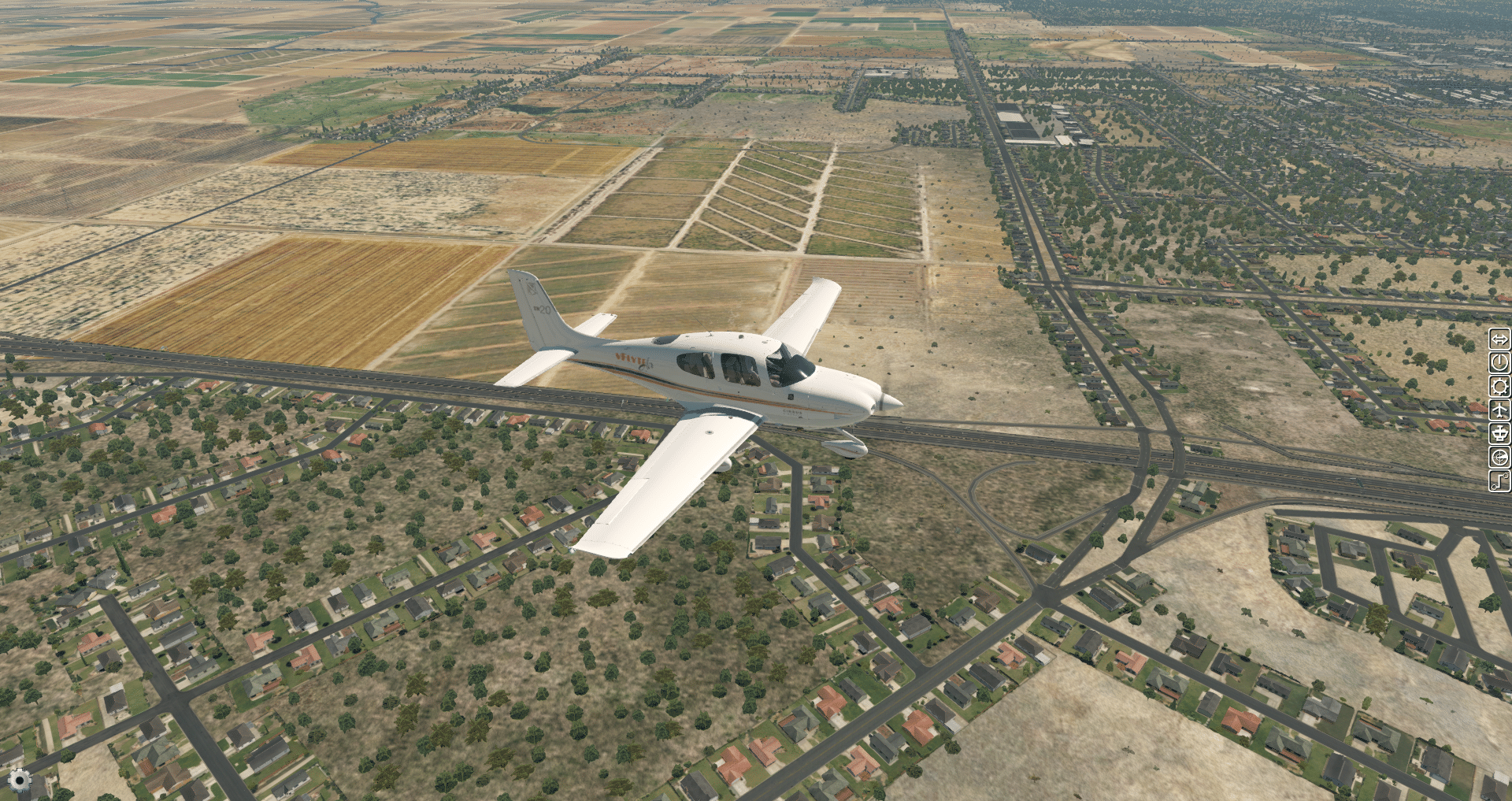The image size is (1512, 801).
Task: Click the double-arrow icon in the side toolbar
Action: pos(1499,339)
